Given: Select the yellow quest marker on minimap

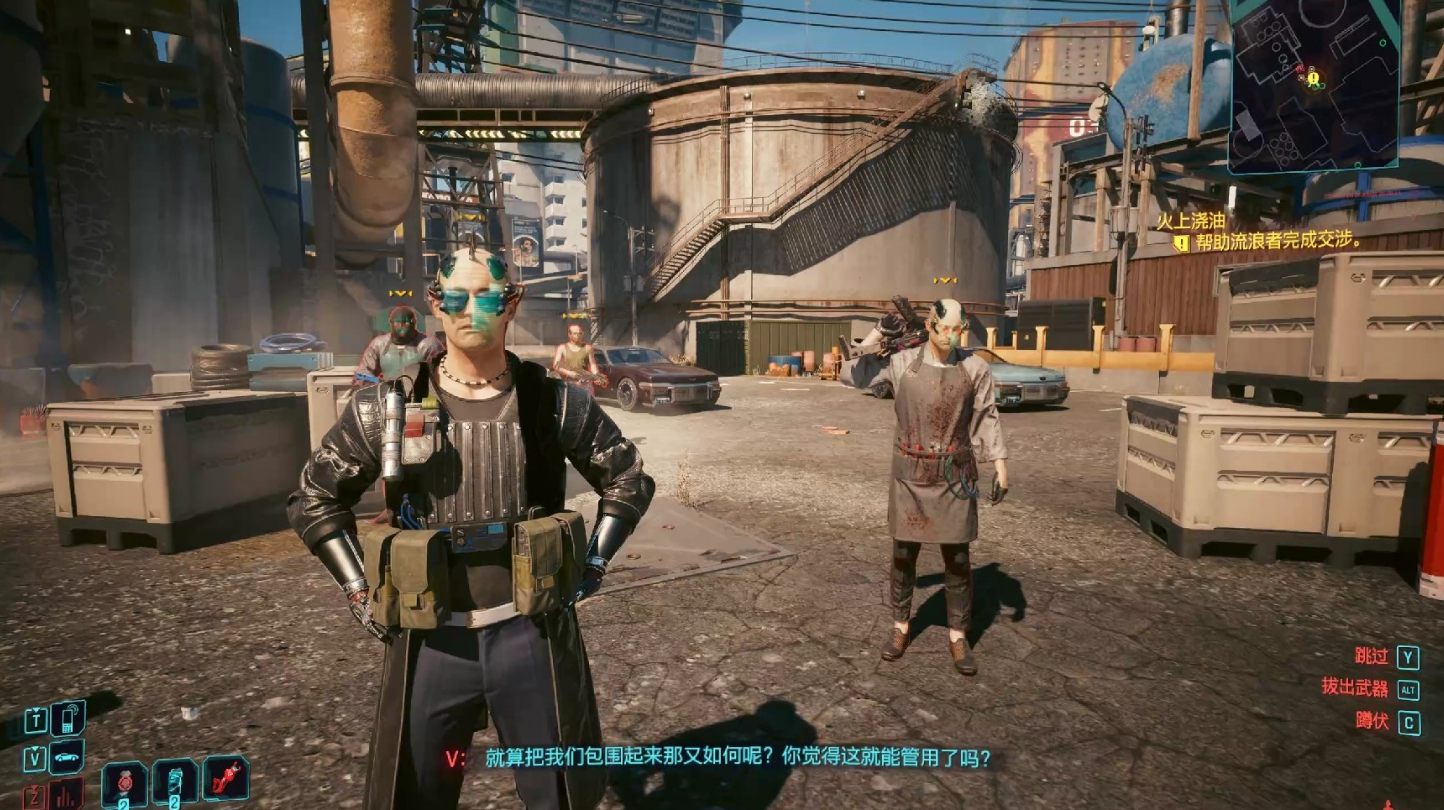Looking at the screenshot, I should click(x=1313, y=77).
